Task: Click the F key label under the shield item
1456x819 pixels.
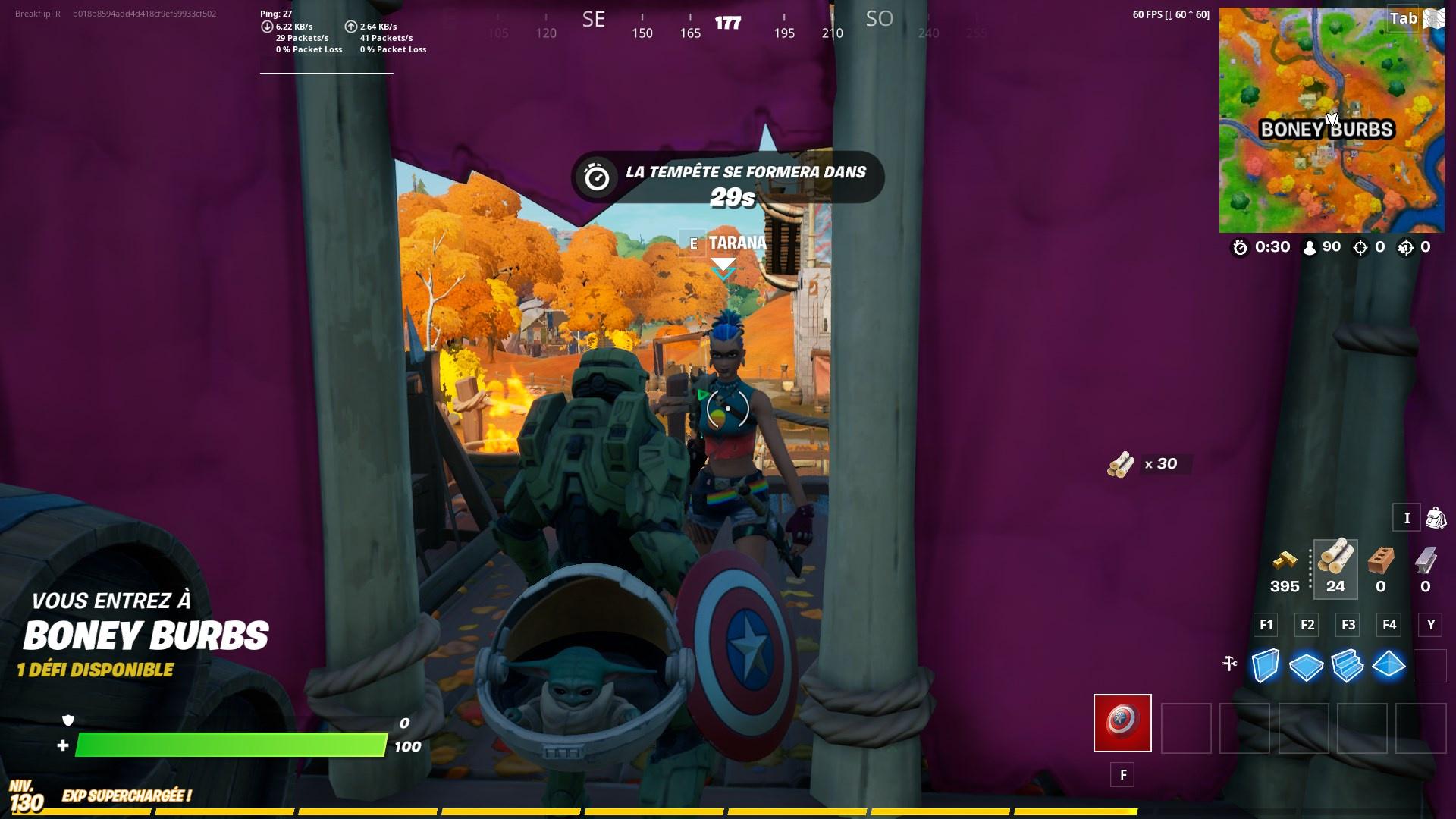Action: (1123, 775)
